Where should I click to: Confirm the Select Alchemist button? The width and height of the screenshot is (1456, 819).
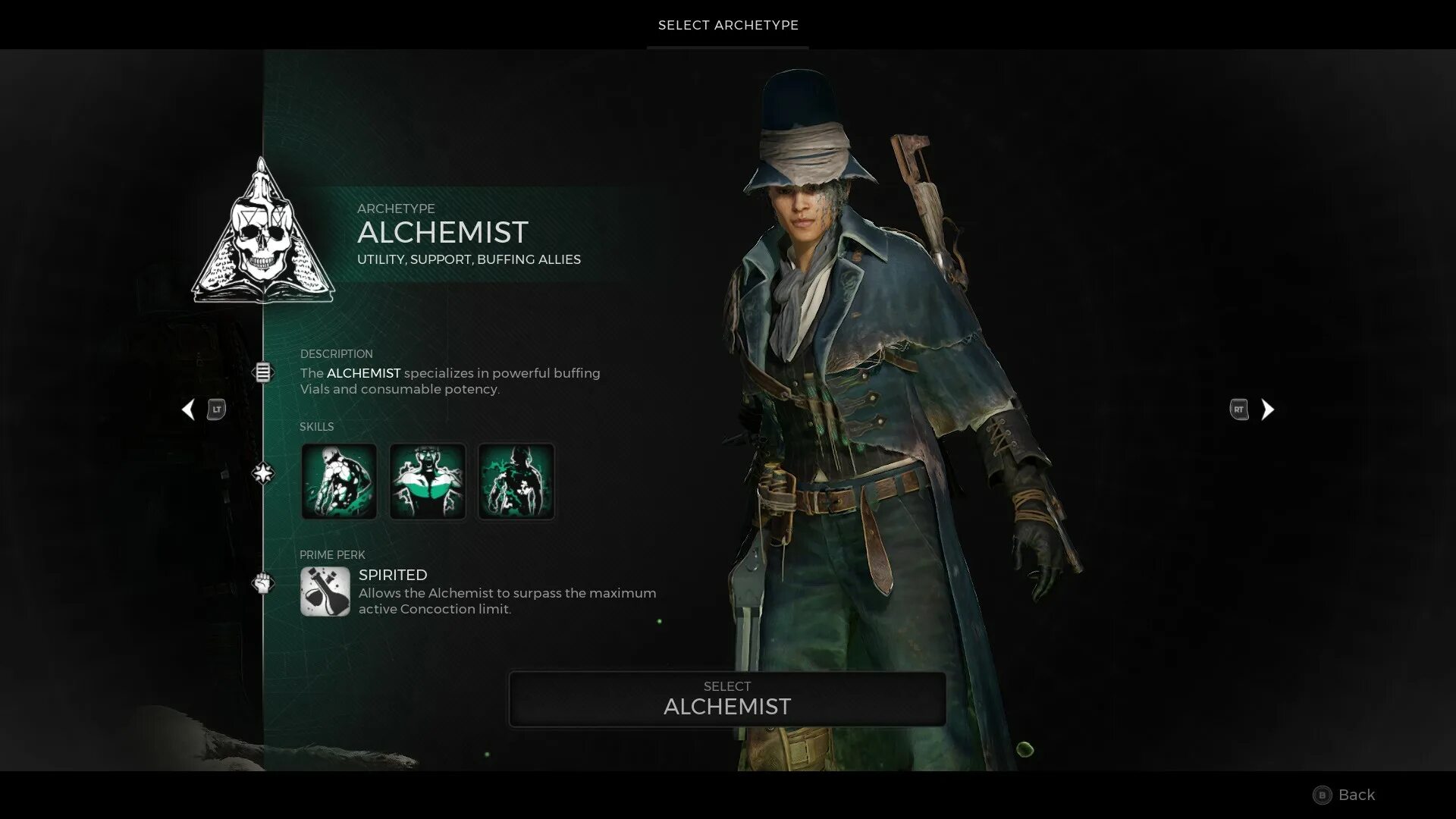727,698
